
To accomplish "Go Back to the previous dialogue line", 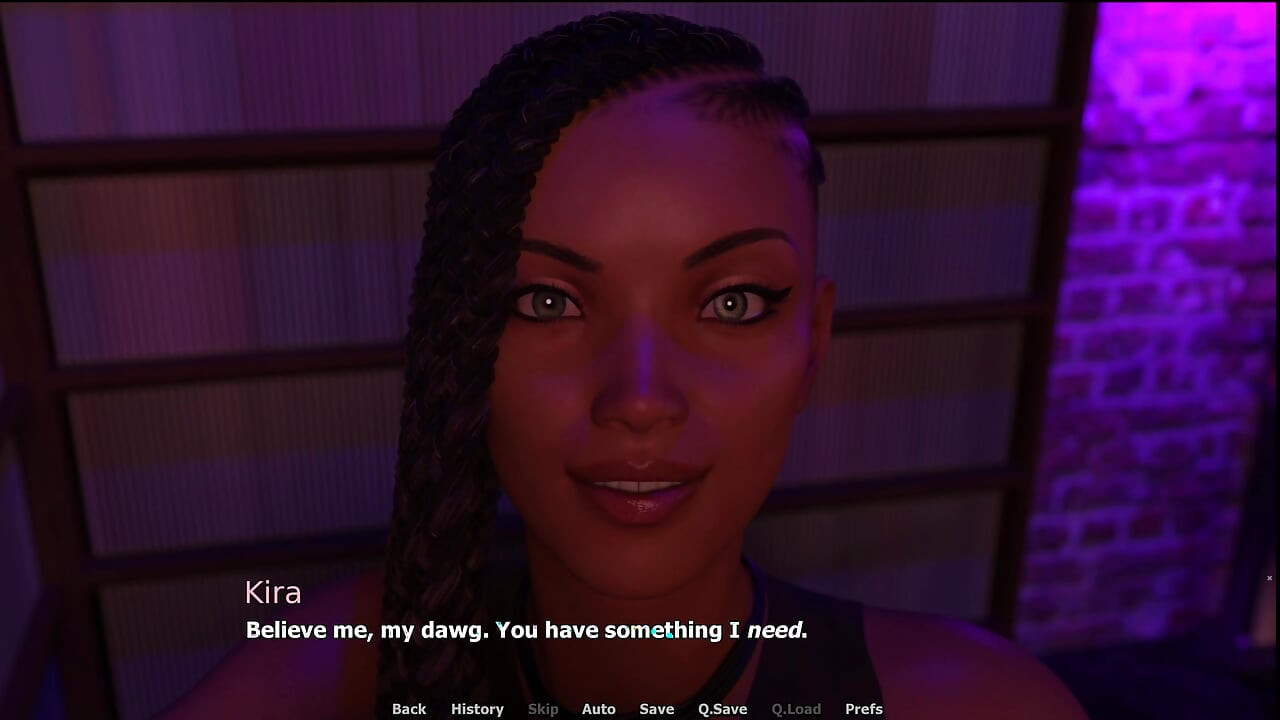I will (409, 709).
